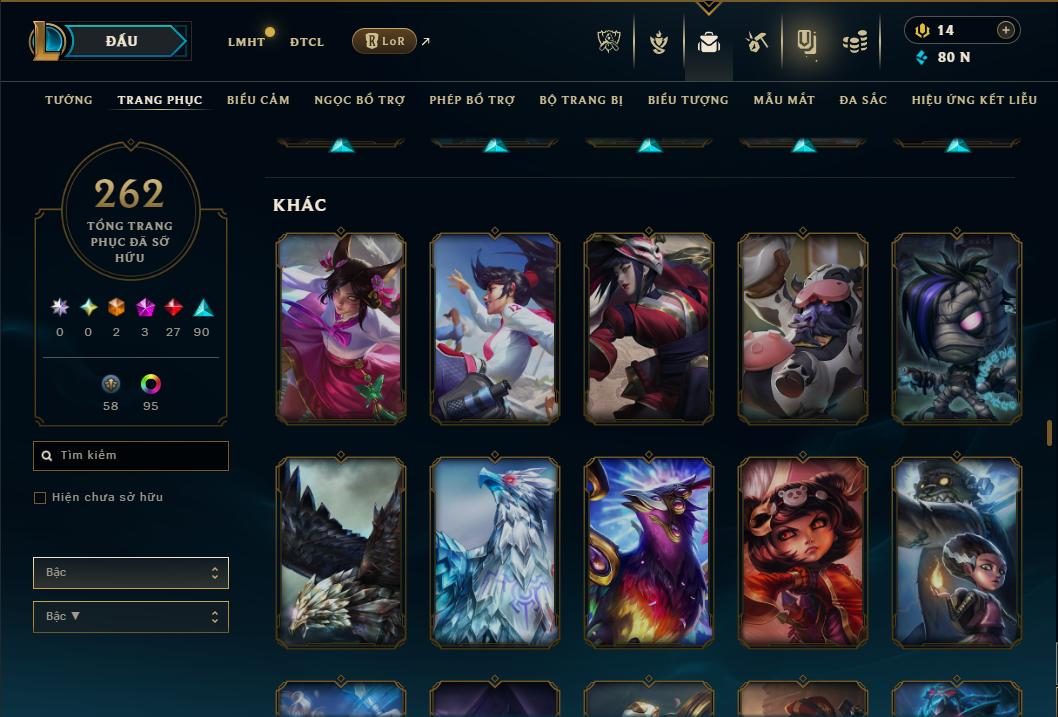Image resolution: width=1058 pixels, height=717 pixels.
Task: Tick the Hiện chưa sở hữu checkbox
Action: 40,498
